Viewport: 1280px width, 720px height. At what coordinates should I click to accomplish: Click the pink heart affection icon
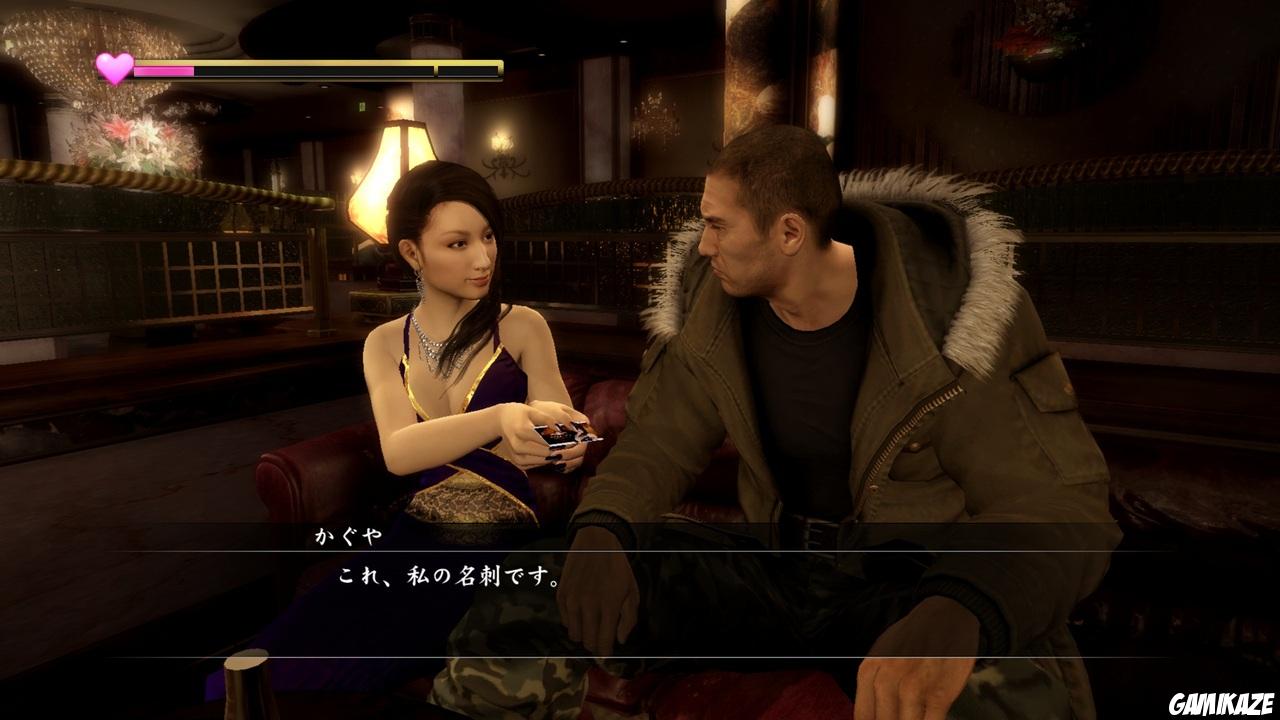[113, 69]
